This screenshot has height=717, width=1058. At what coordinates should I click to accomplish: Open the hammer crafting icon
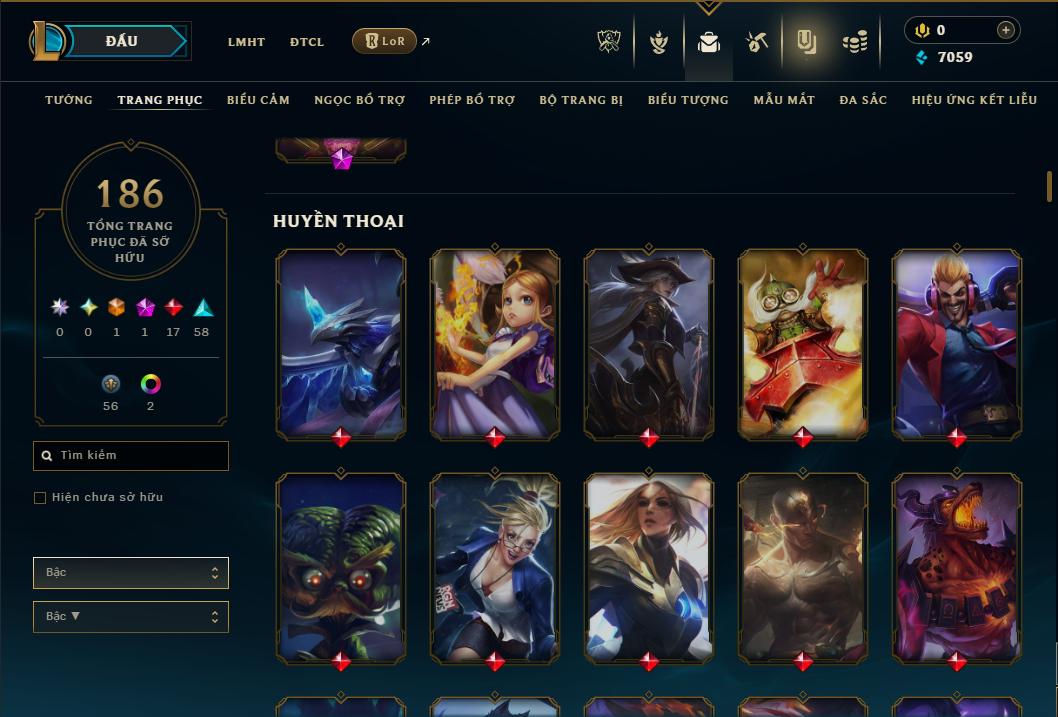point(757,42)
